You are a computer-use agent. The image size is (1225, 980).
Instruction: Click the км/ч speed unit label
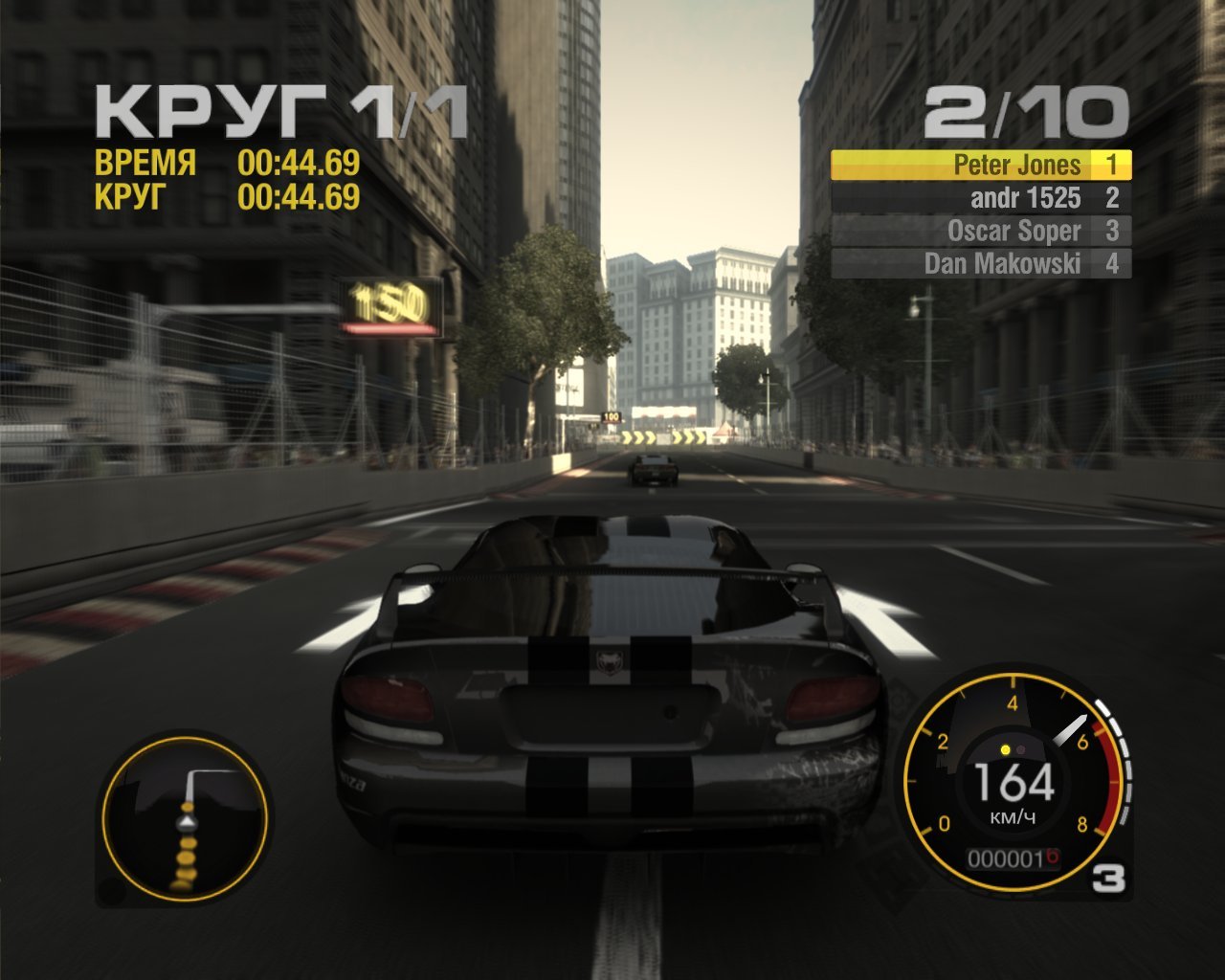point(1013,819)
